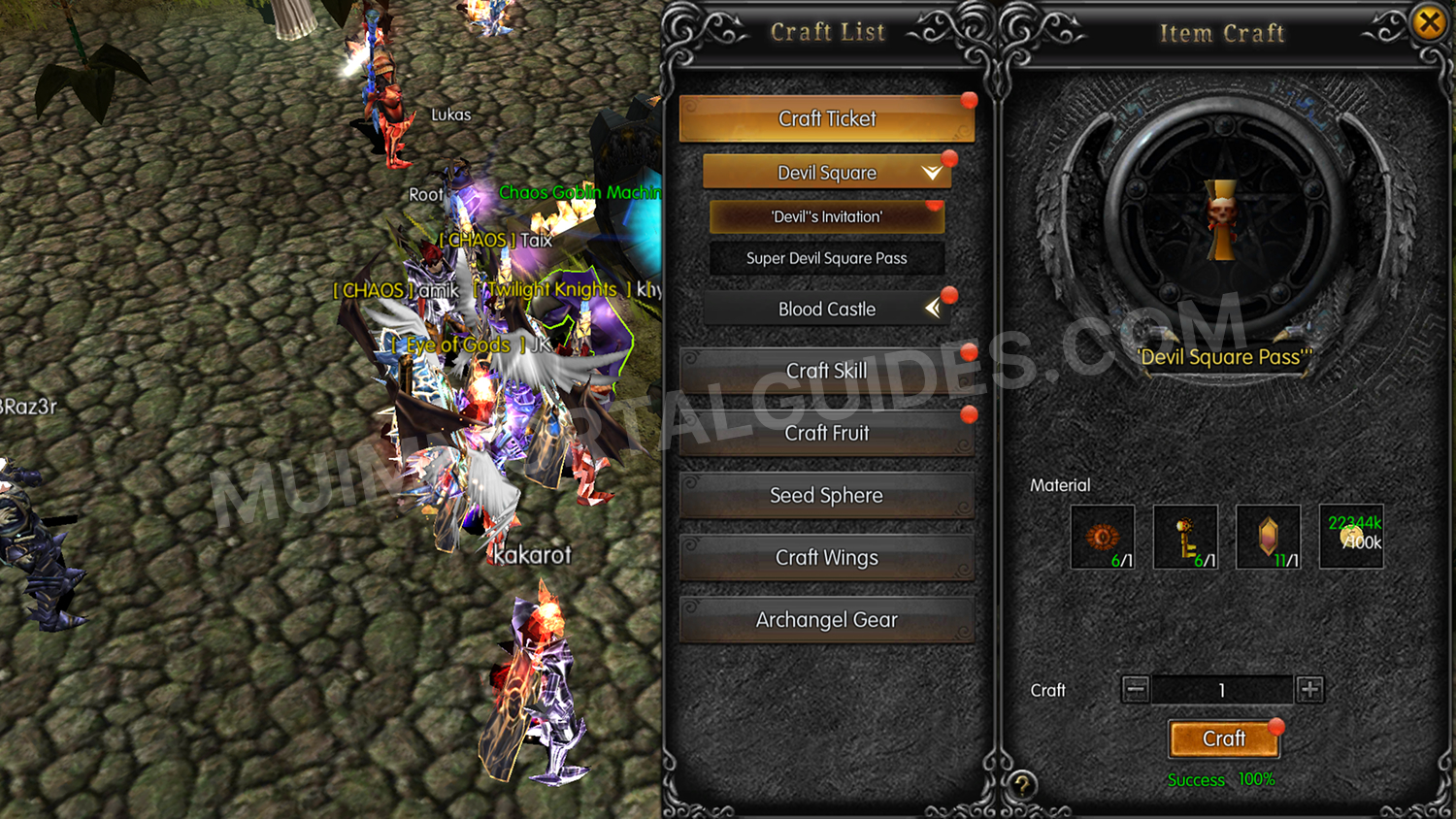Screen dimensions: 1456x819
Task: Collapse the Devil Square category chevron
Action: (930, 172)
